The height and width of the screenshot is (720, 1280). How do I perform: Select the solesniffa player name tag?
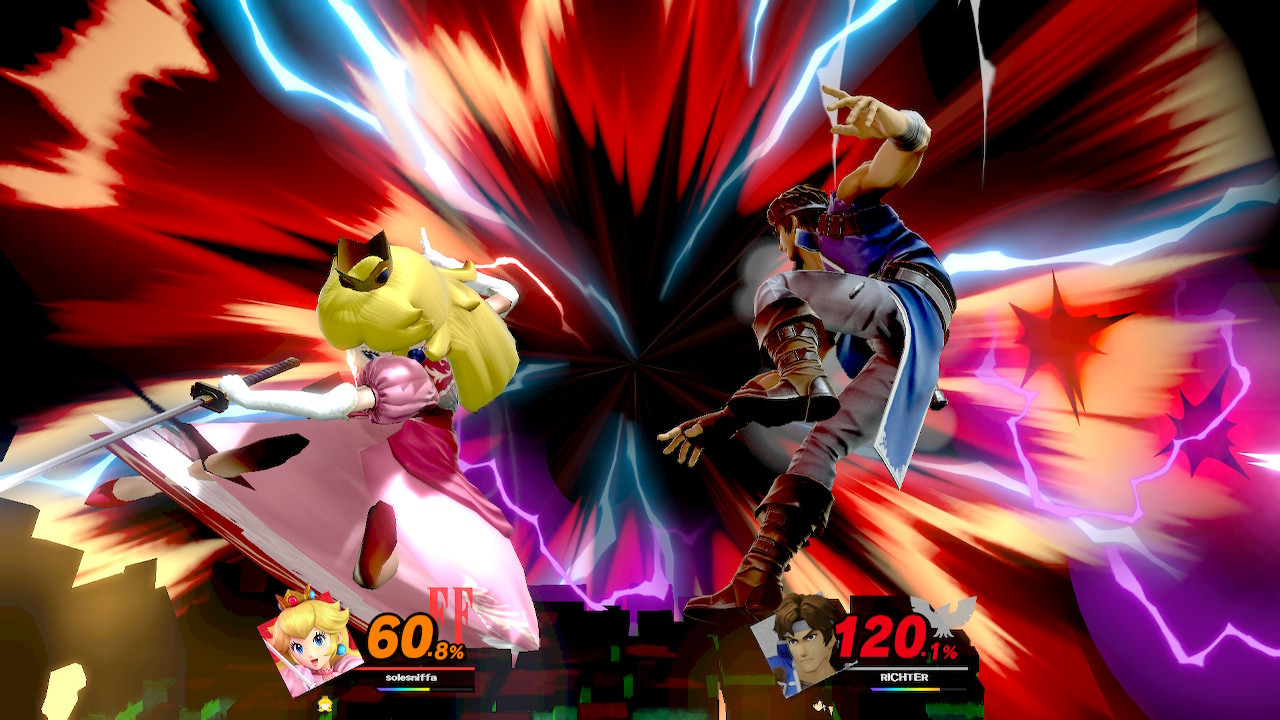pos(411,676)
